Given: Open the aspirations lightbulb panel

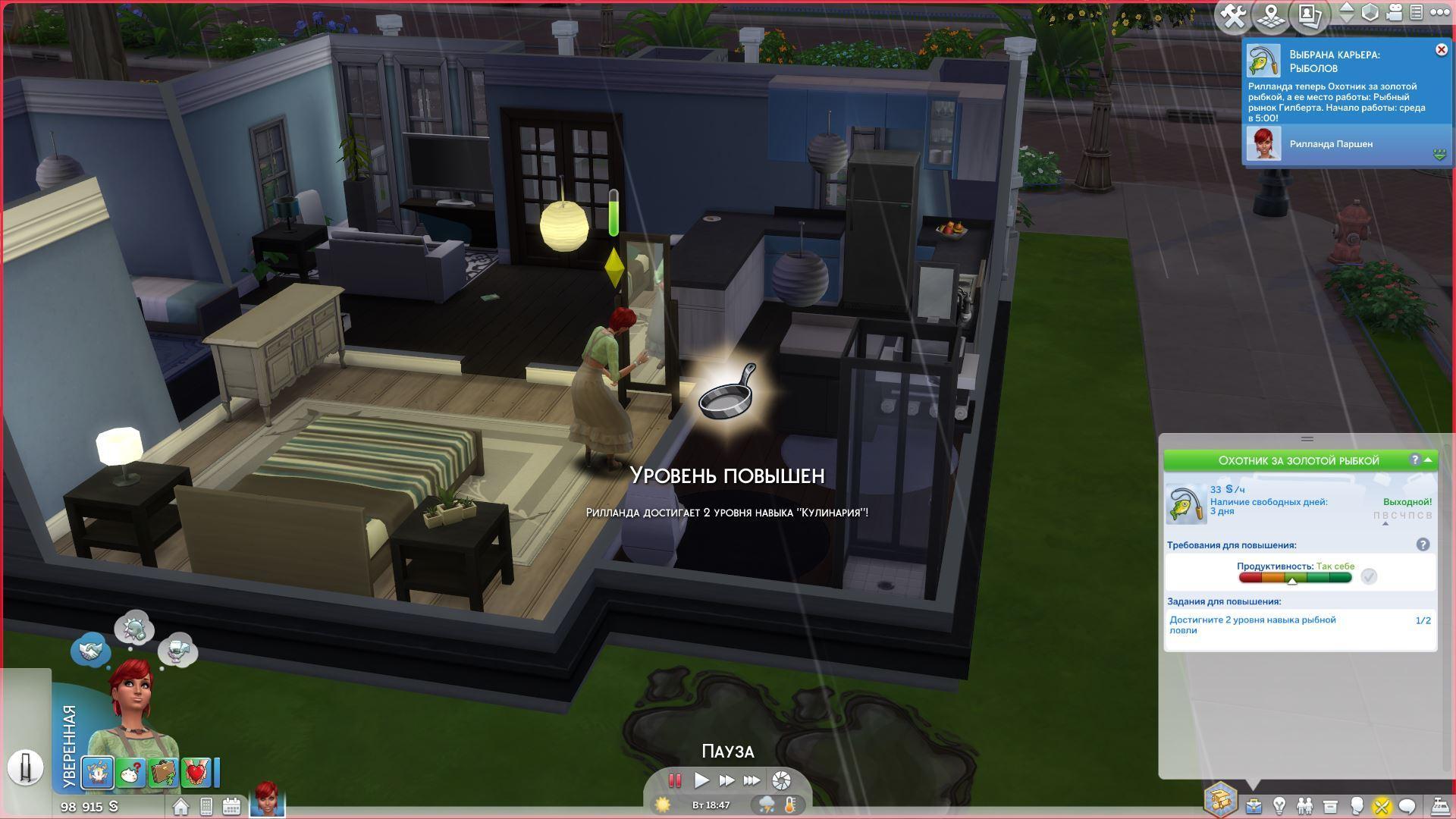Looking at the screenshot, I should pos(1279,805).
